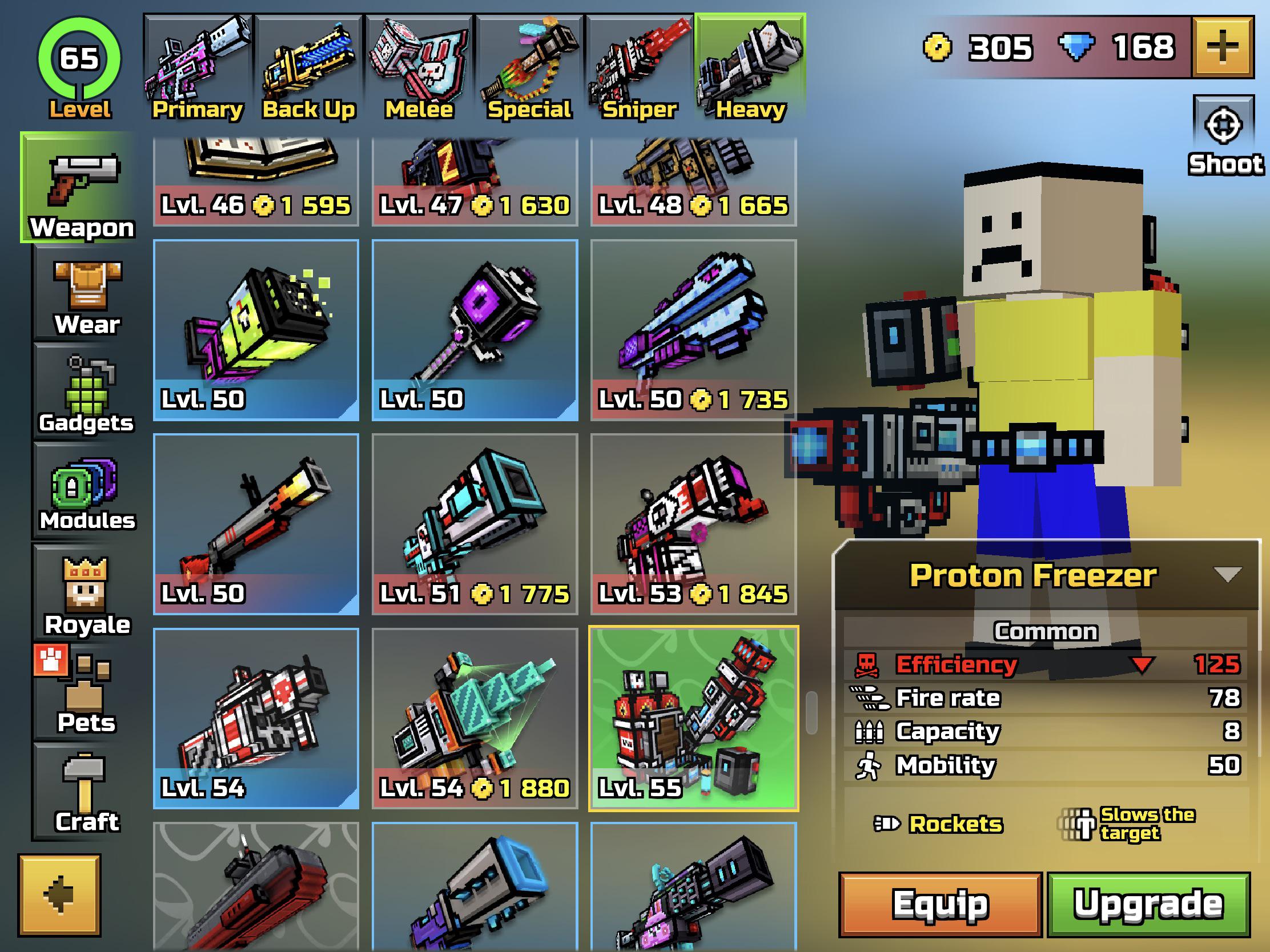
Task: Switch to the Sniper weapons tab
Action: click(x=639, y=63)
